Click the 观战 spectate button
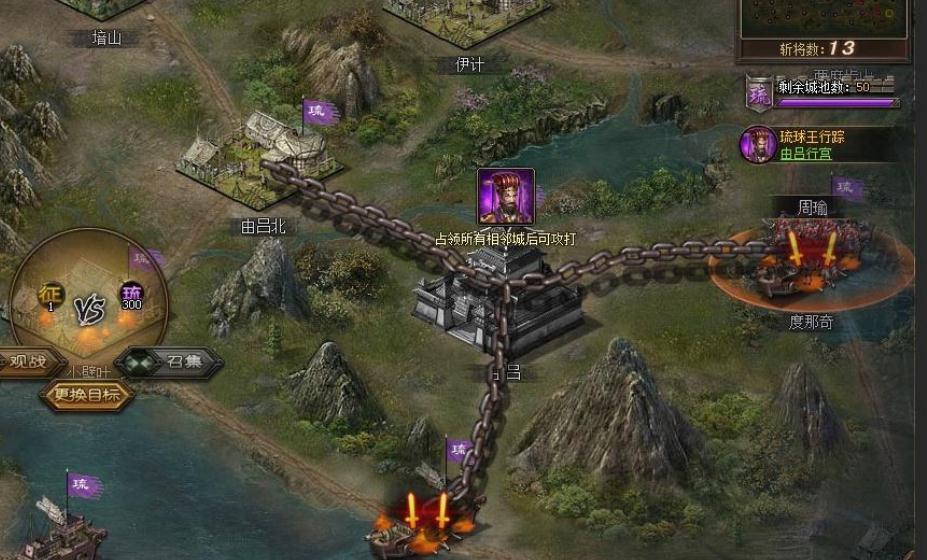This screenshot has width=927, height=560. 29,362
